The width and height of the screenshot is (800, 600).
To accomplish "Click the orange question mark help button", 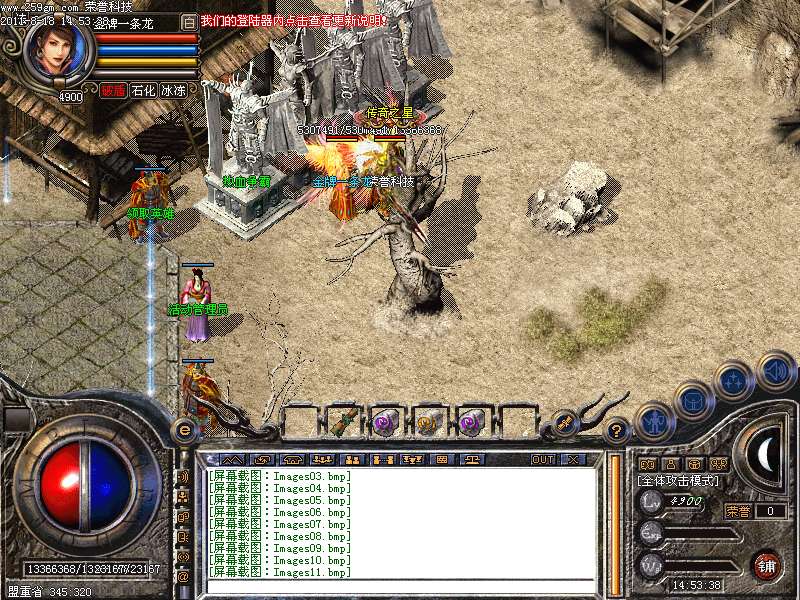I will [x=618, y=431].
